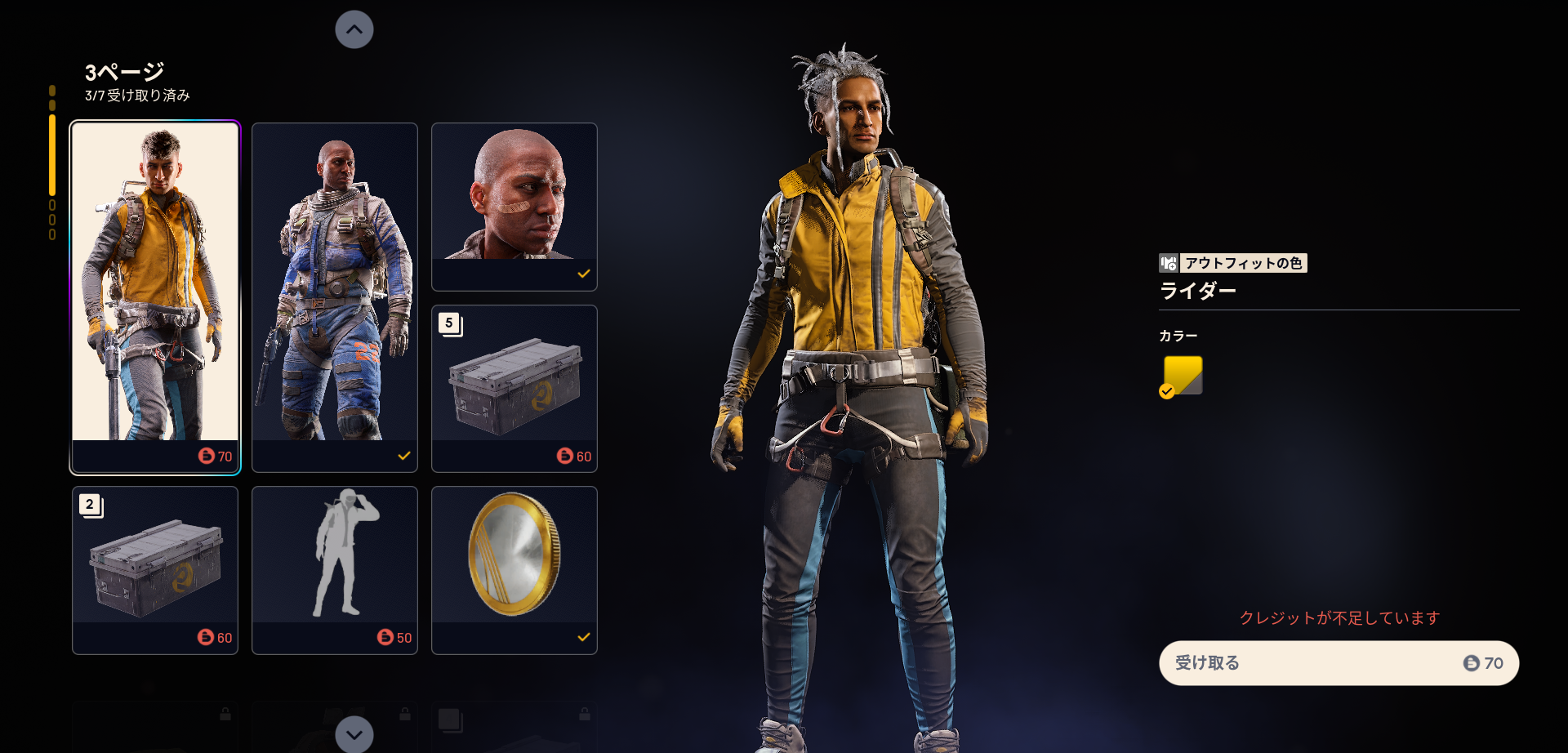Image resolution: width=1568 pixels, height=753 pixels.
Task: Select the crate bundle of five reward
Action: click(x=514, y=389)
